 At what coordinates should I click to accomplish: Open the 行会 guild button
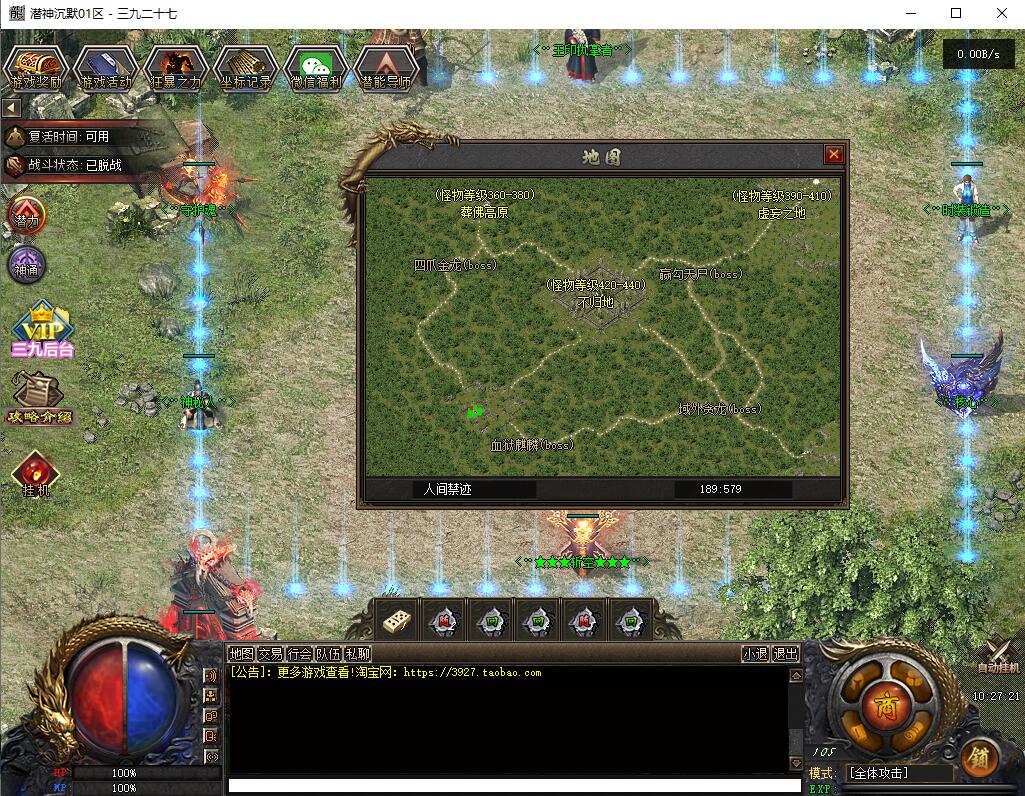point(300,654)
